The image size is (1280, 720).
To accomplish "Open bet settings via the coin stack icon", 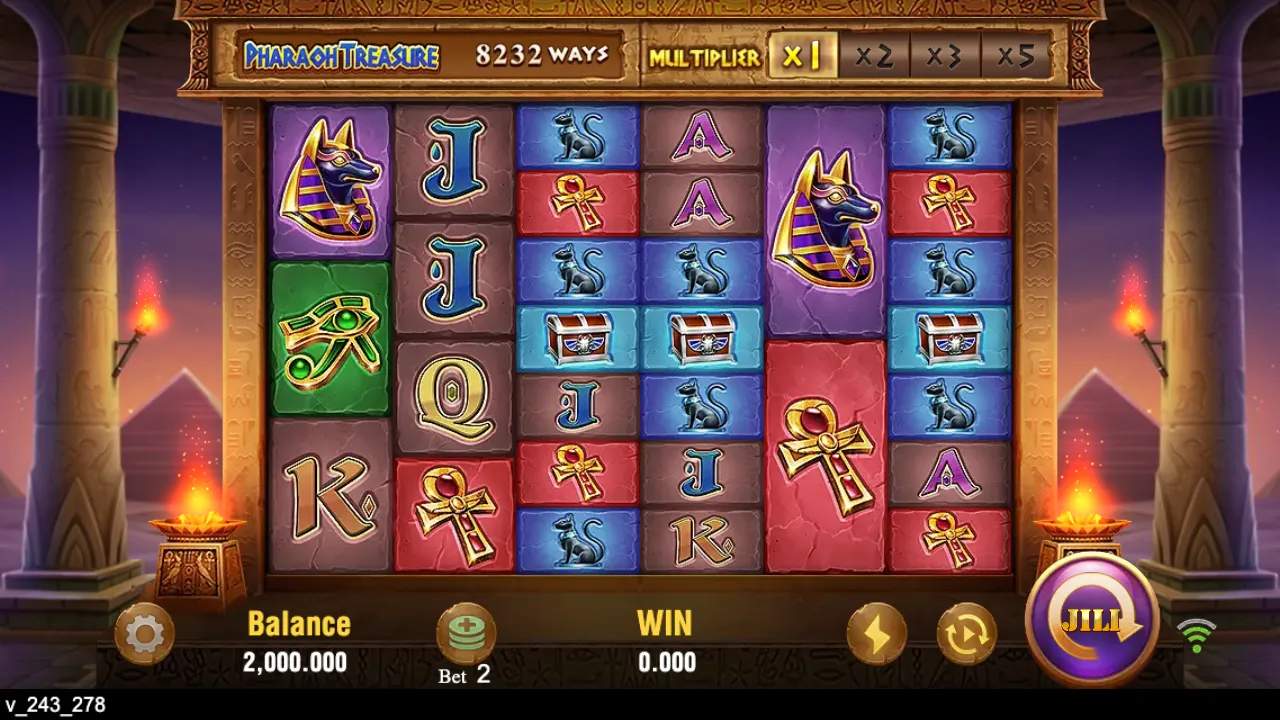I will tap(467, 634).
